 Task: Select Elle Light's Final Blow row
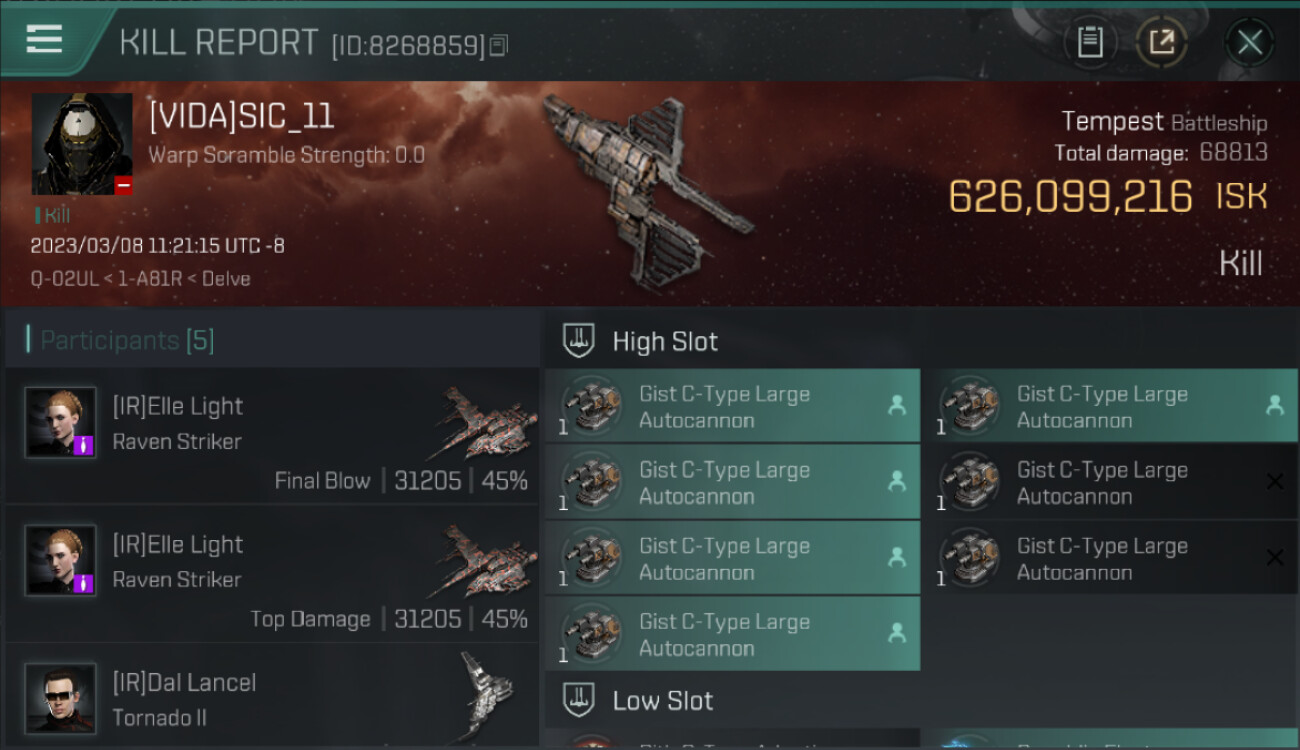coord(272,437)
